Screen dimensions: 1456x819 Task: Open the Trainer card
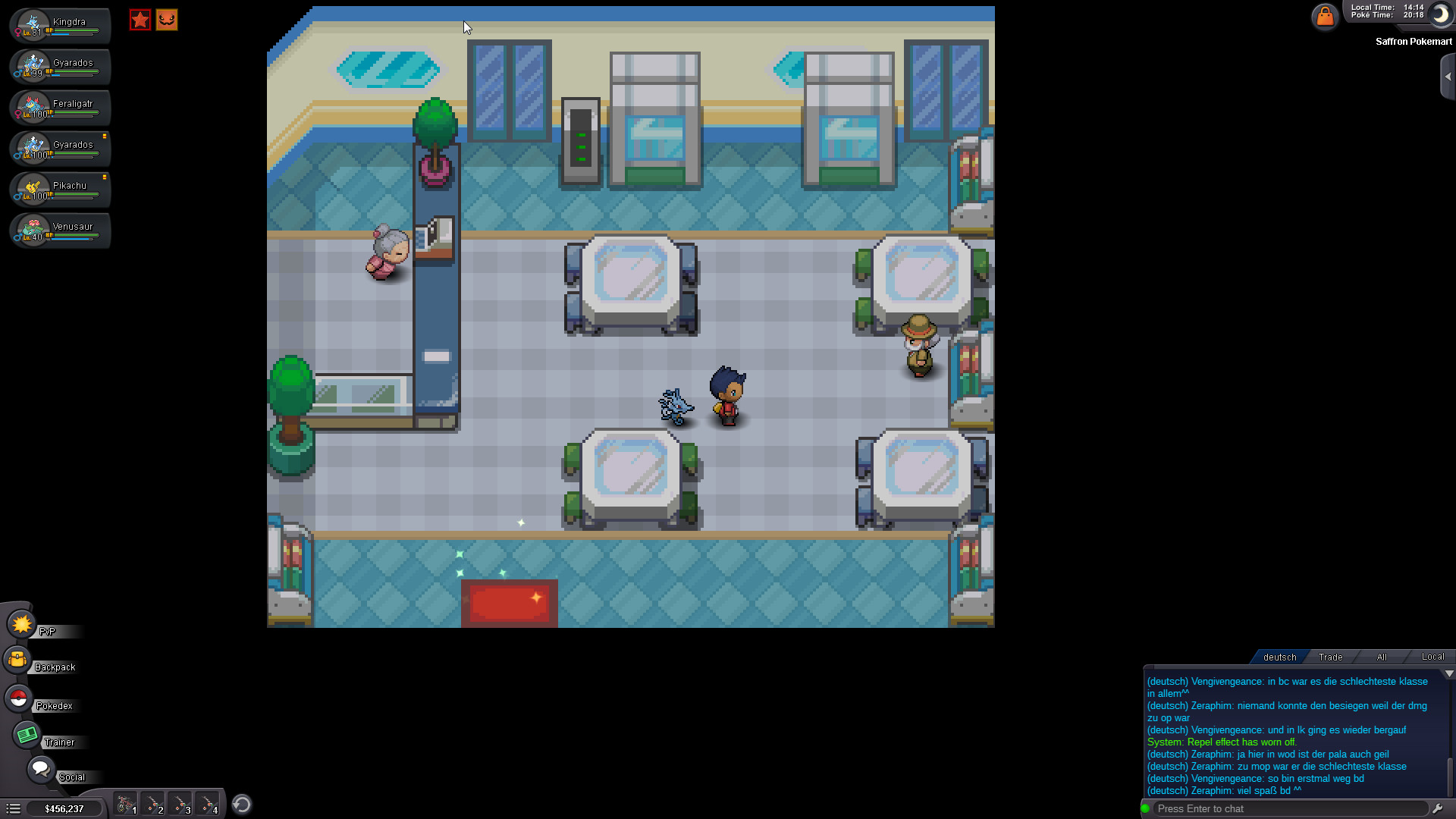coord(27,734)
